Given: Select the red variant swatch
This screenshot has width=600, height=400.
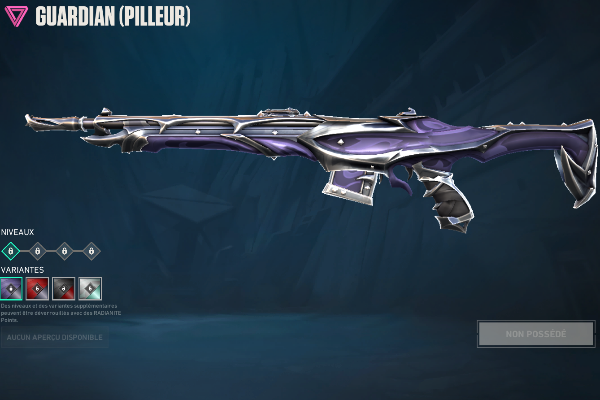Looking at the screenshot, I should 38,289.
